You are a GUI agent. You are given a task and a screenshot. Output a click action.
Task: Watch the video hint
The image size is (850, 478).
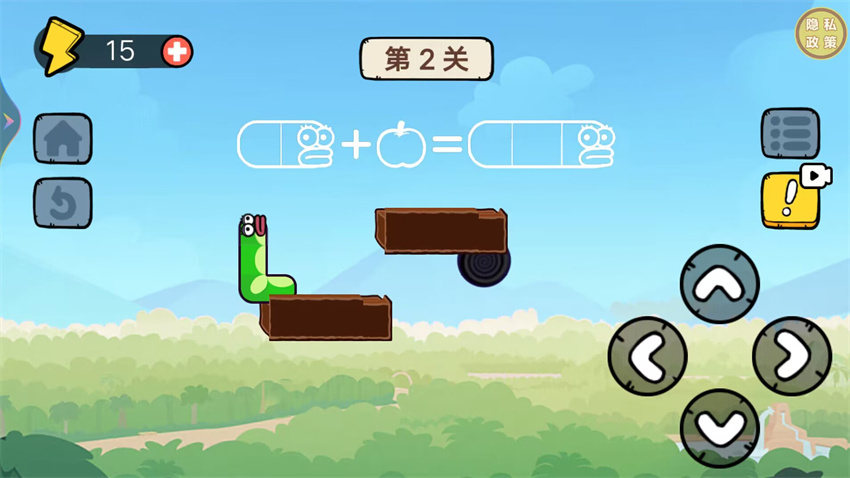click(x=793, y=198)
